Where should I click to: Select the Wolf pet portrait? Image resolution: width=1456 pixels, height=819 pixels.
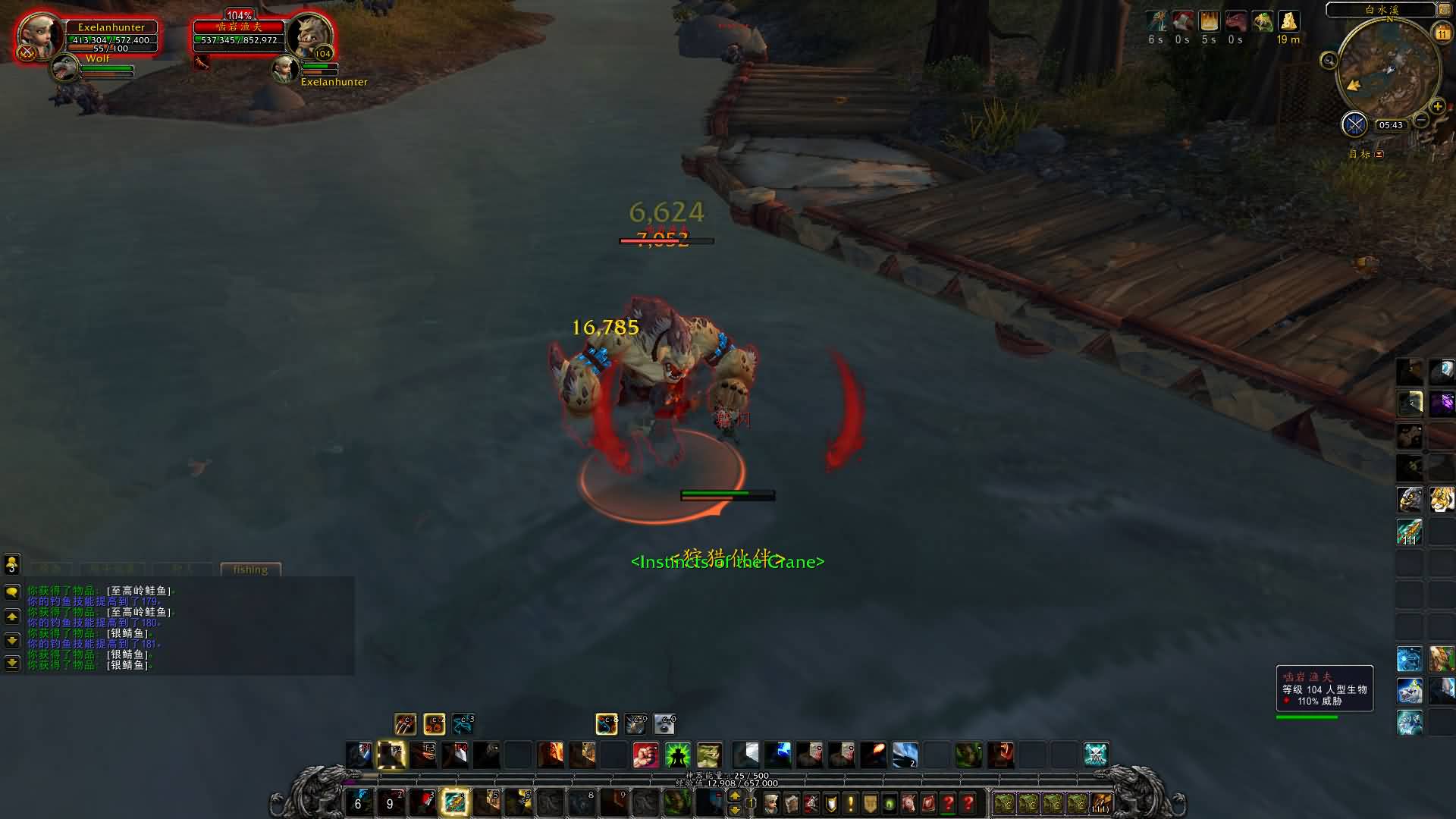click(x=65, y=71)
